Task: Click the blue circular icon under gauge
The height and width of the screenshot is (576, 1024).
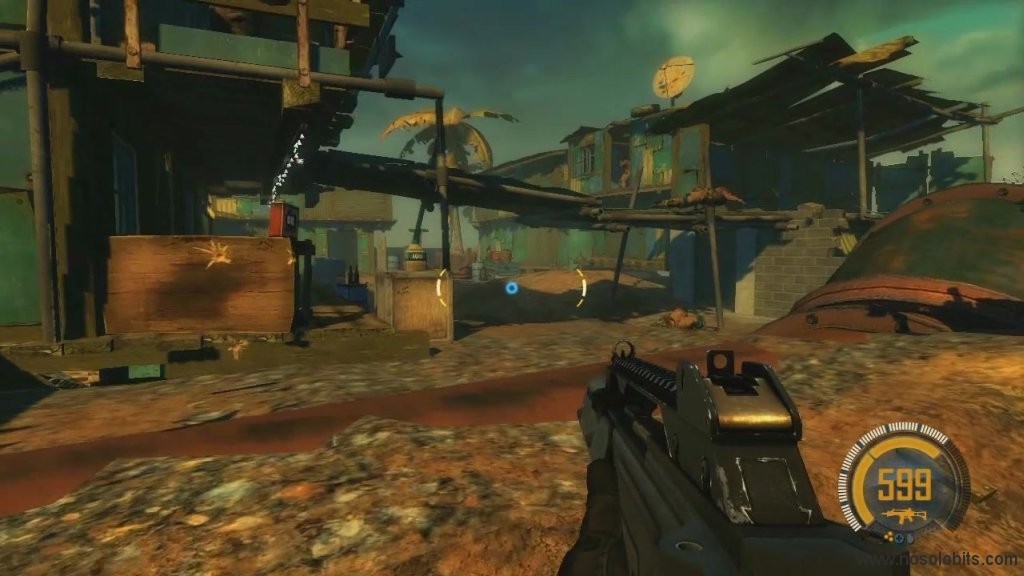Action: click(x=899, y=538)
